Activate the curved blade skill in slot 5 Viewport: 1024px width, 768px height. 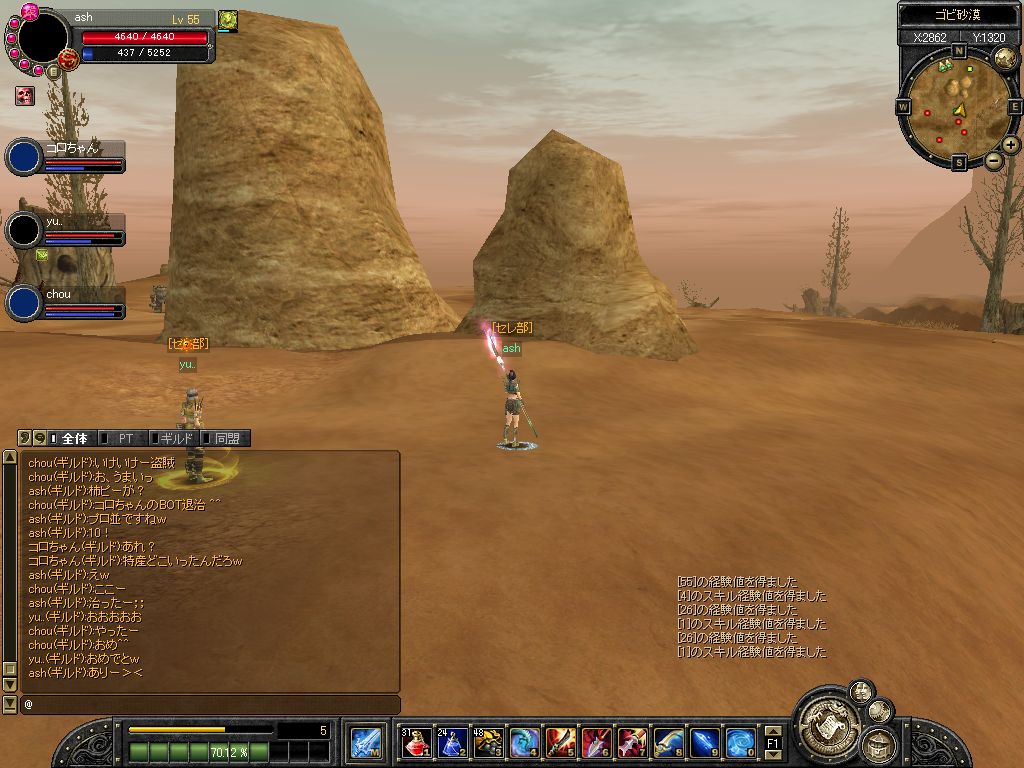pos(560,743)
